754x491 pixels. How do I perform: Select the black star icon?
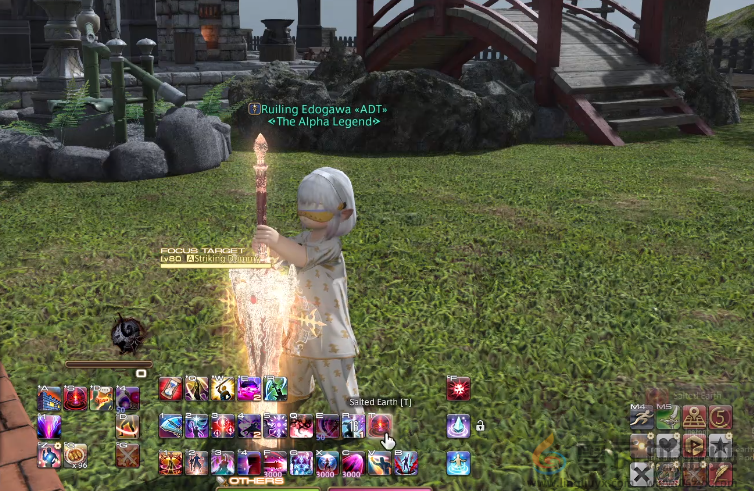click(721, 444)
